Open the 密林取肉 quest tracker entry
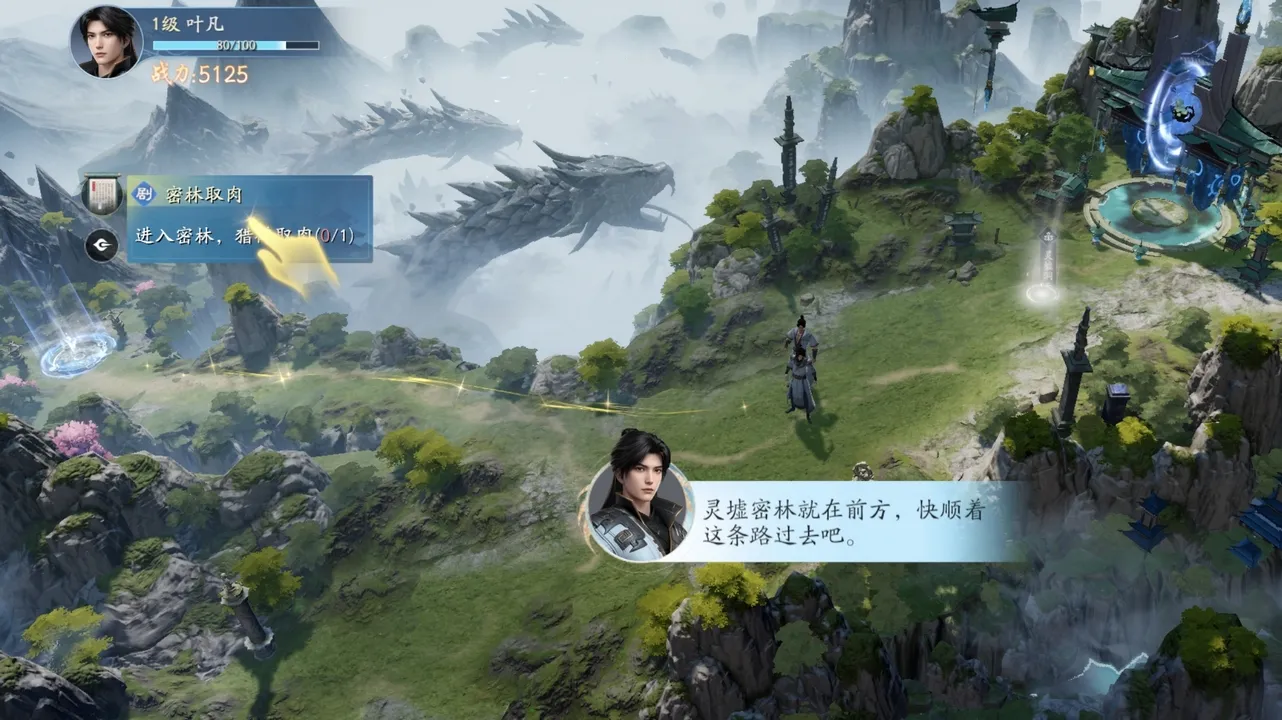The image size is (1282, 720). coord(249,218)
